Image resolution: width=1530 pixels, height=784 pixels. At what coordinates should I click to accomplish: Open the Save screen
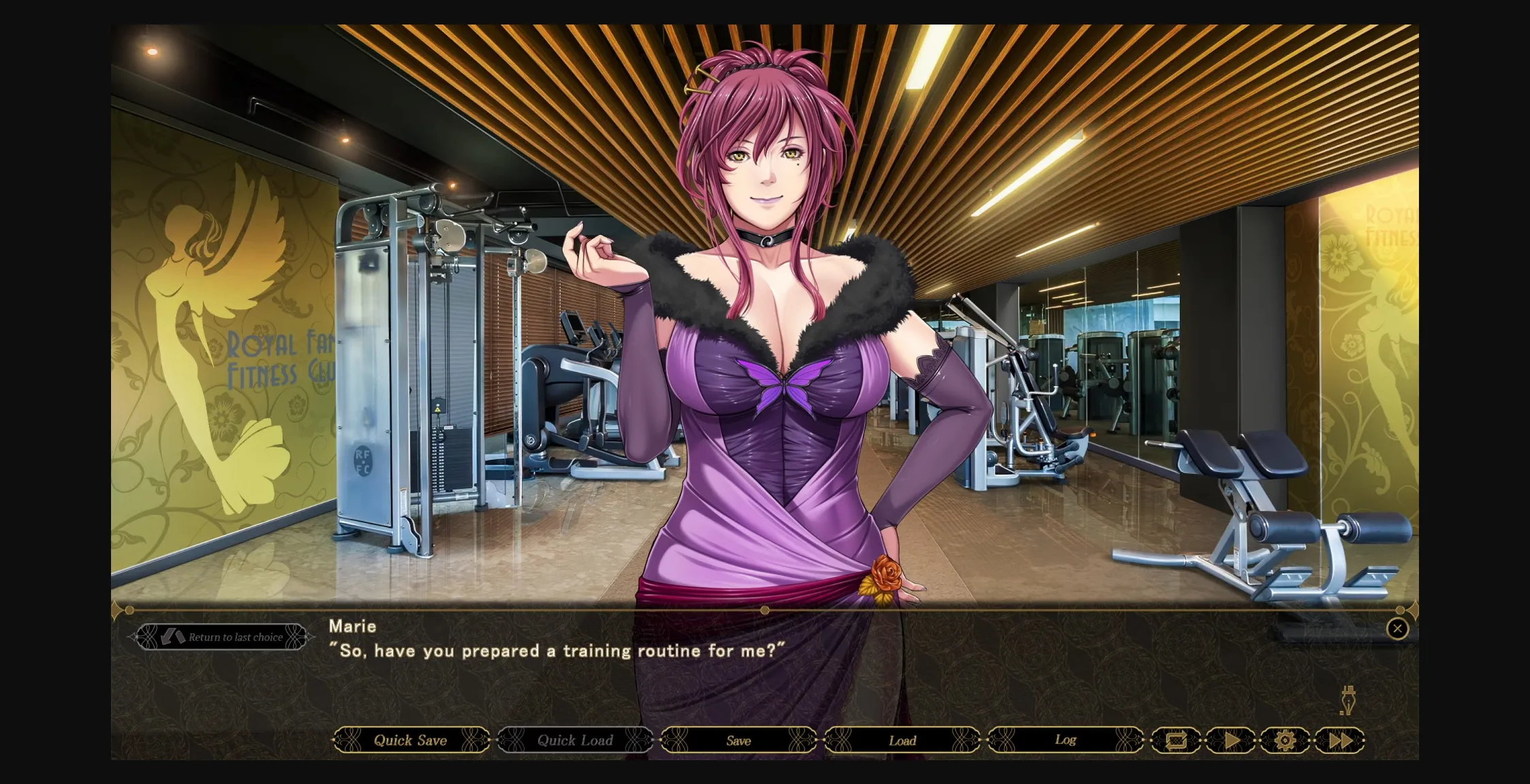pyautogui.click(x=738, y=740)
